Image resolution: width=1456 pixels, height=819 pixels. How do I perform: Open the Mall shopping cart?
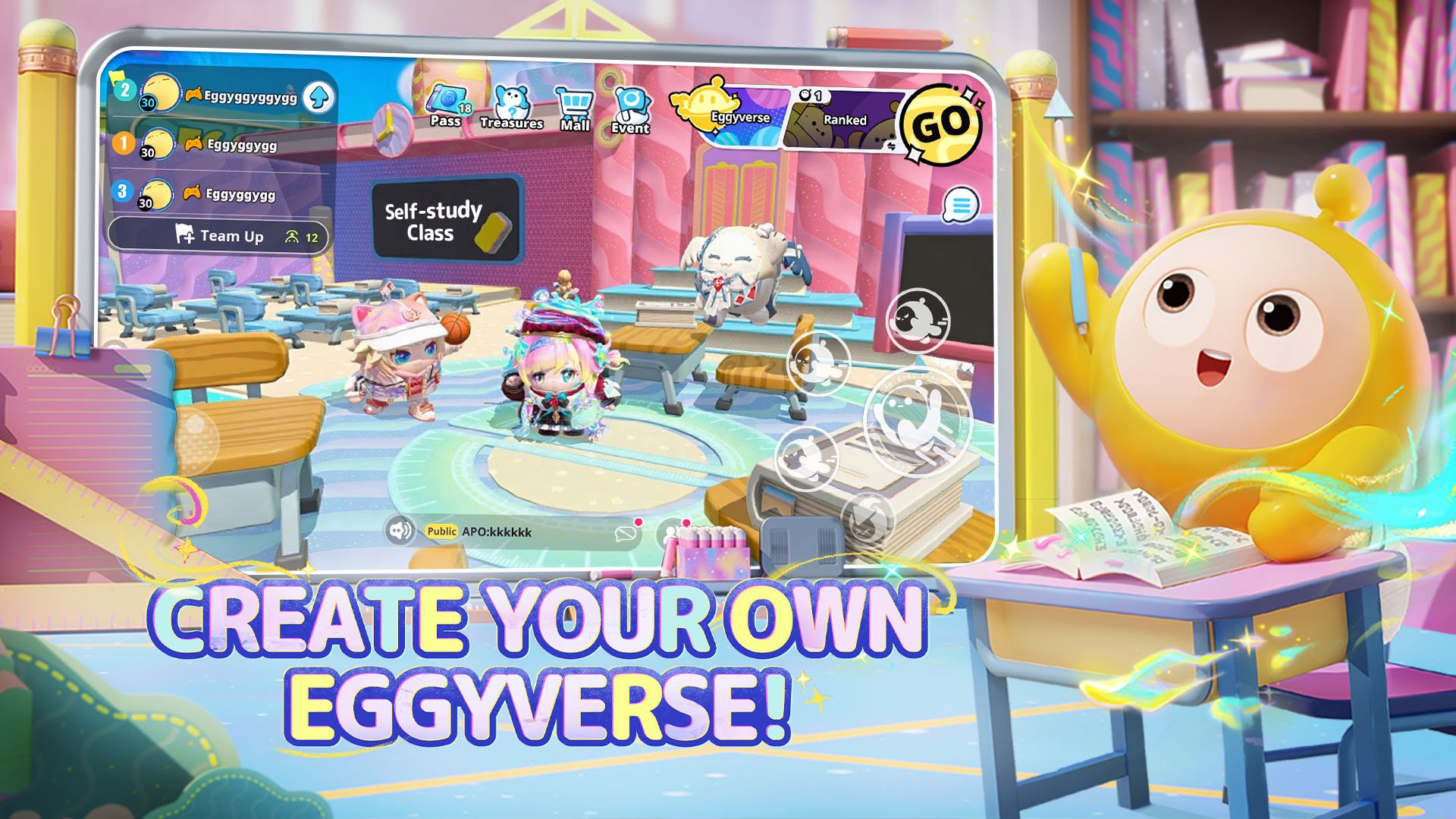click(574, 102)
